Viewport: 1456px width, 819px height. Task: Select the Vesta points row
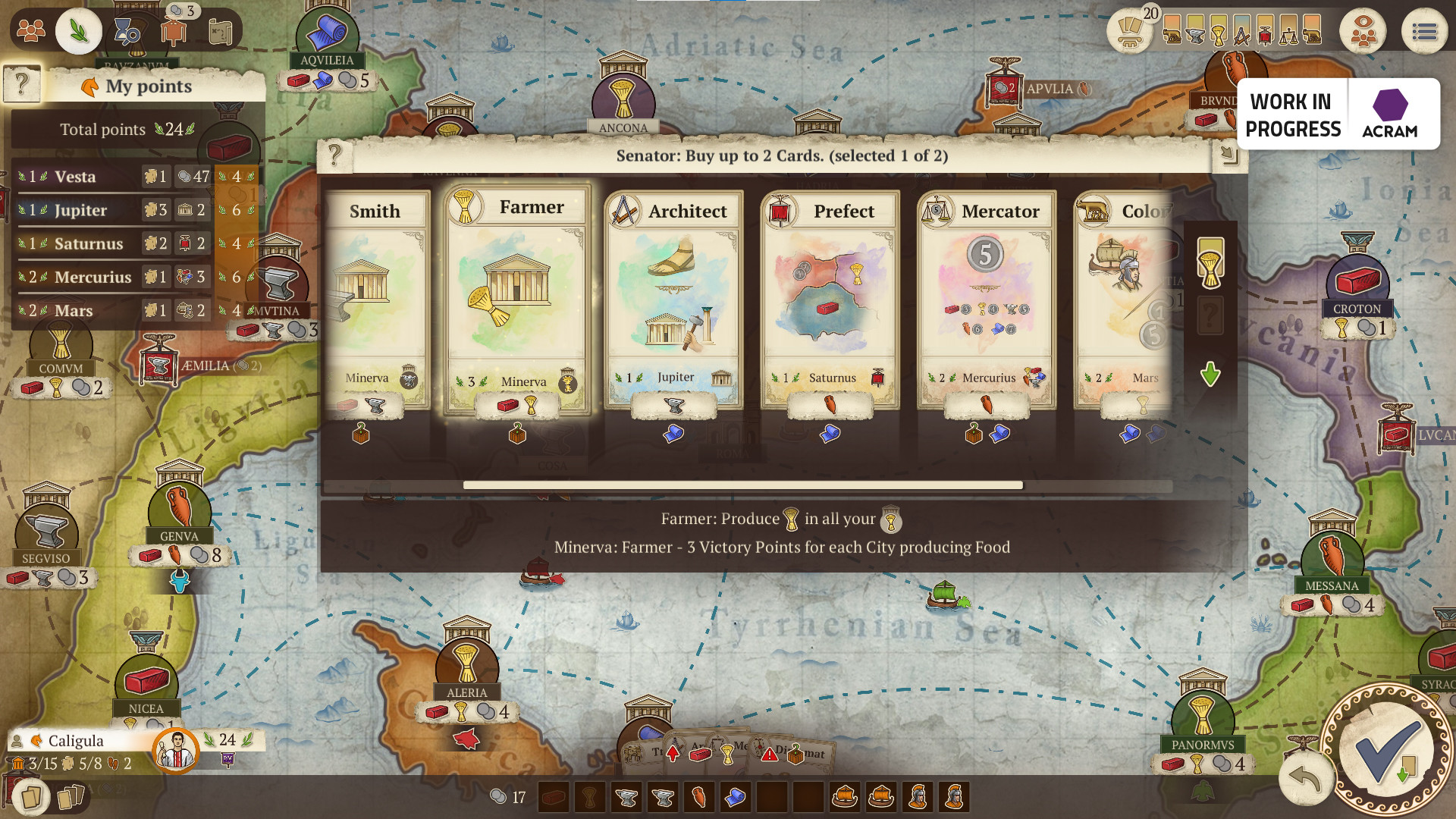point(114,177)
